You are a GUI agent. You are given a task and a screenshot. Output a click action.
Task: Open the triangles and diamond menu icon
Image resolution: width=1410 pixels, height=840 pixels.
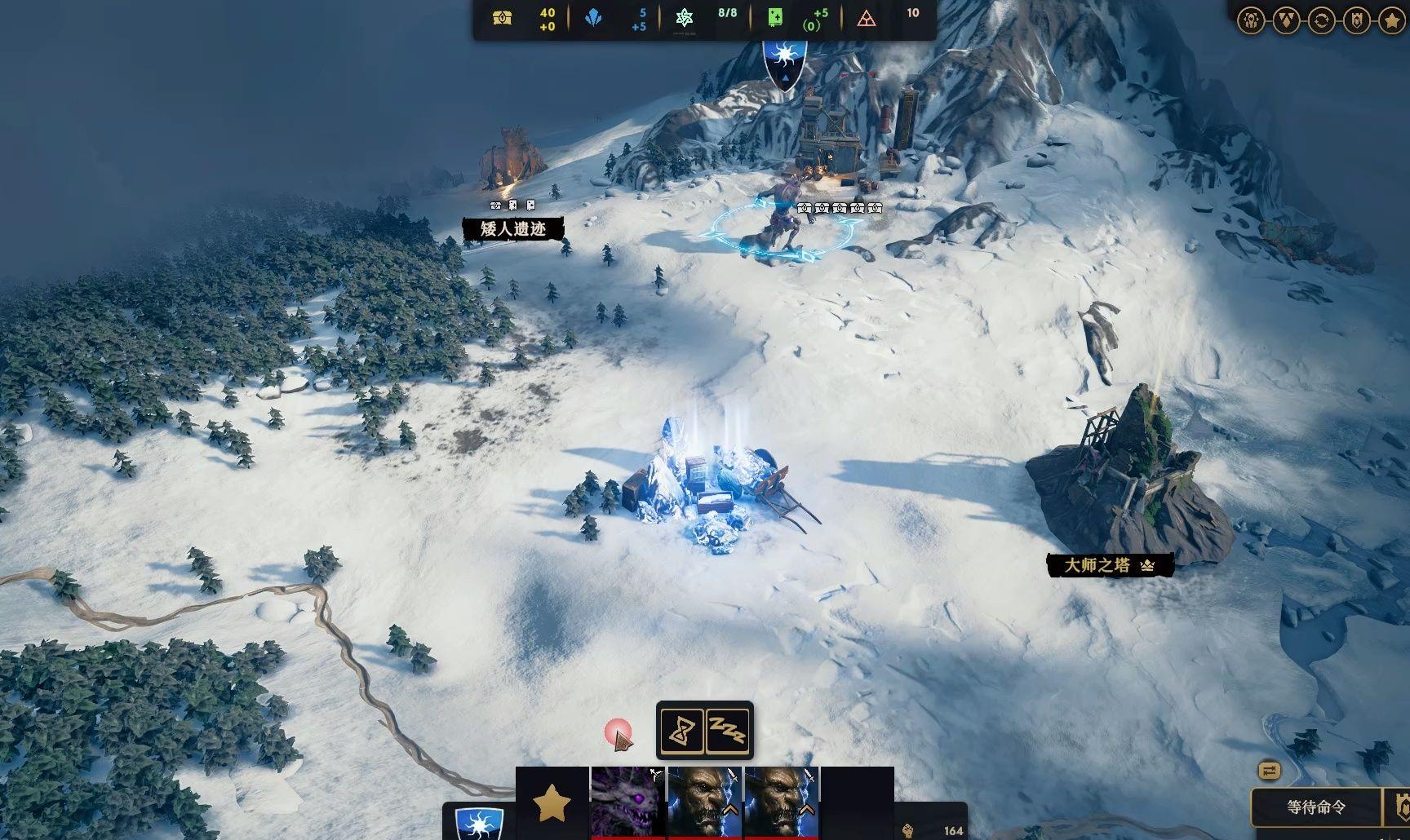coord(1286,20)
